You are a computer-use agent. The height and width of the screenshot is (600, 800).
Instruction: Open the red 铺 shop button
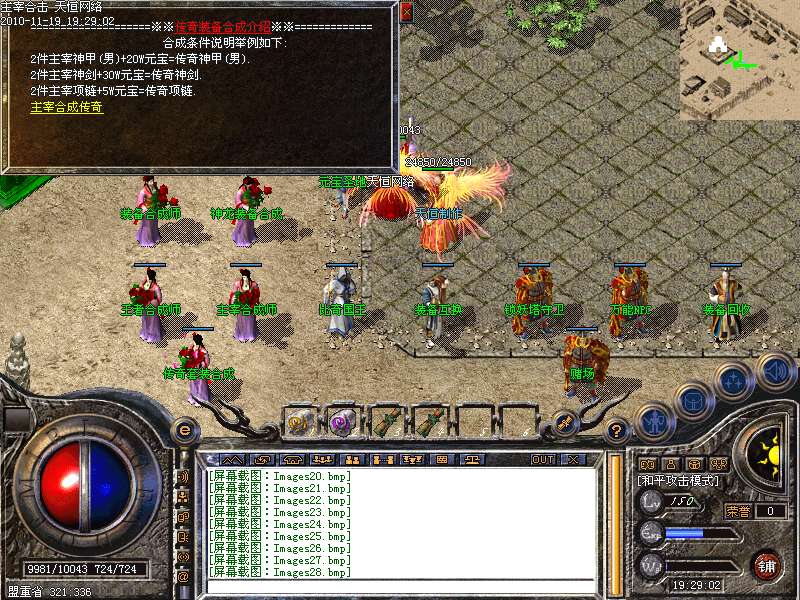point(766,566)
